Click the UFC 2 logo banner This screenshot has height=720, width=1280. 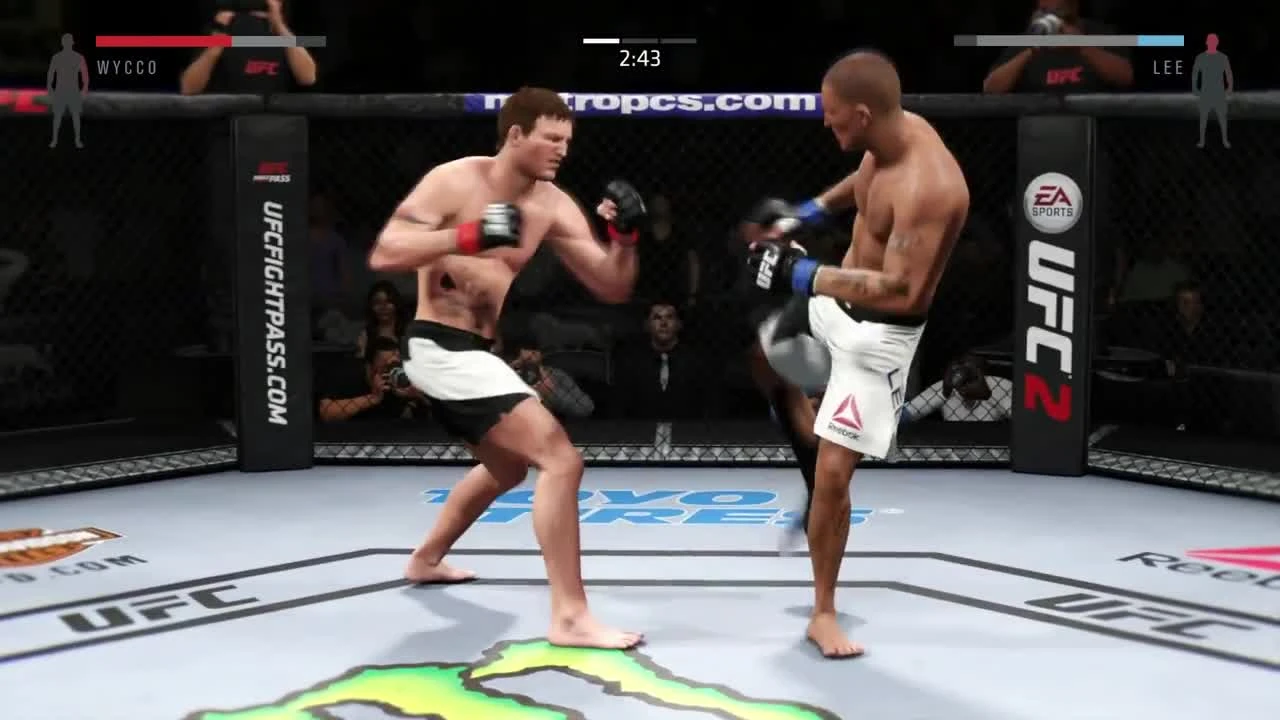pyautogui.click(x=1052, y=330)
